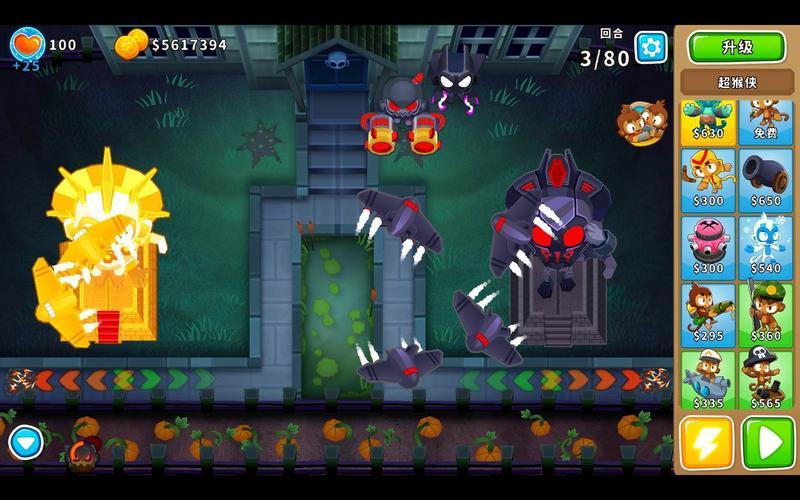Choose the Bomb Shooter cannon for $650
Image resolution: width=800 pixels, height=500 pixels.
766,179
